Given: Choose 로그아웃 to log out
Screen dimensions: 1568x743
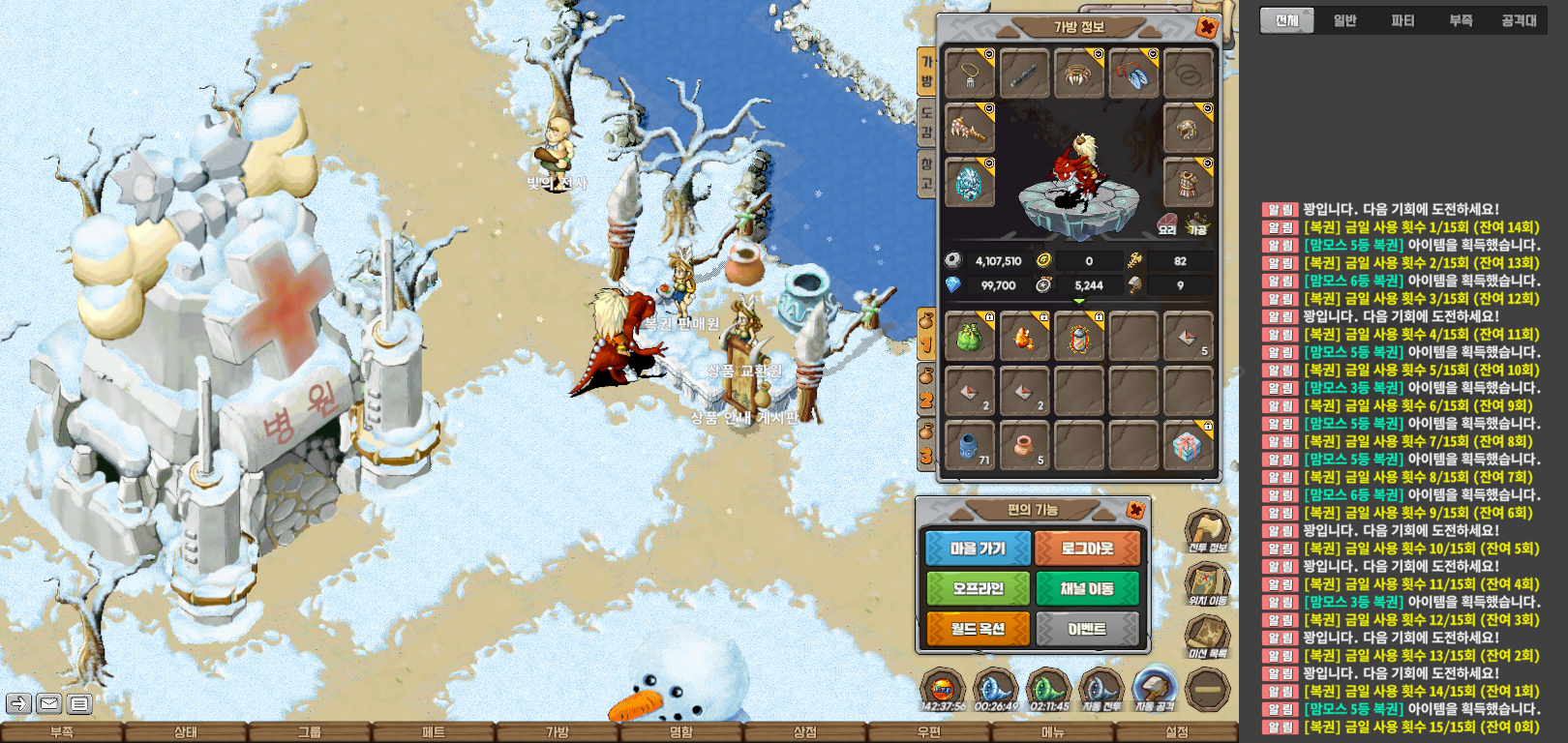Looking at the screenshot, I should pyautogui.click(x=1087, y=549).
